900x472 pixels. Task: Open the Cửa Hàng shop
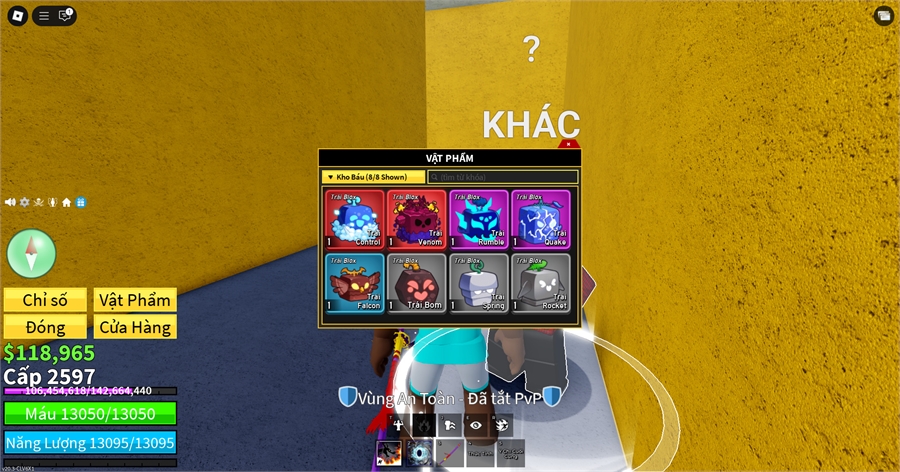coord(136,327)
